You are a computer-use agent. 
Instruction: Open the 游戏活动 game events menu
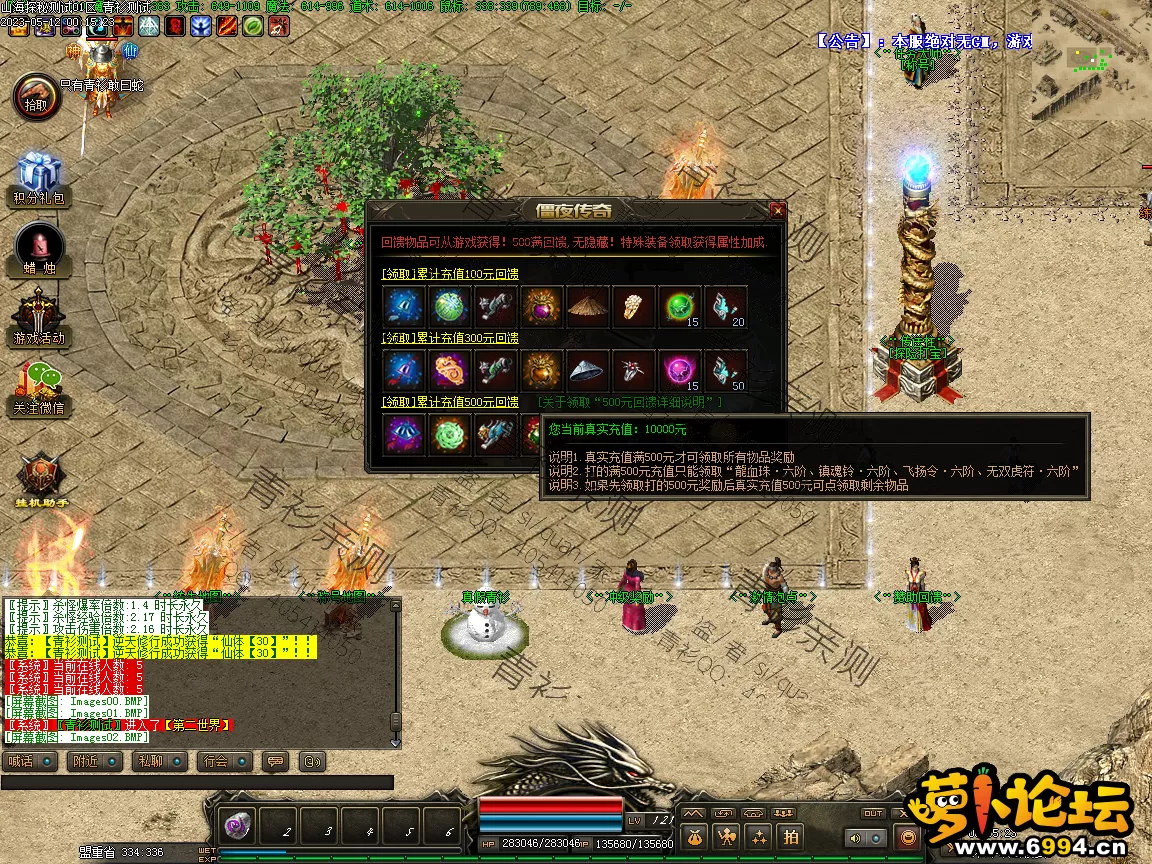(x=38, y=318)
